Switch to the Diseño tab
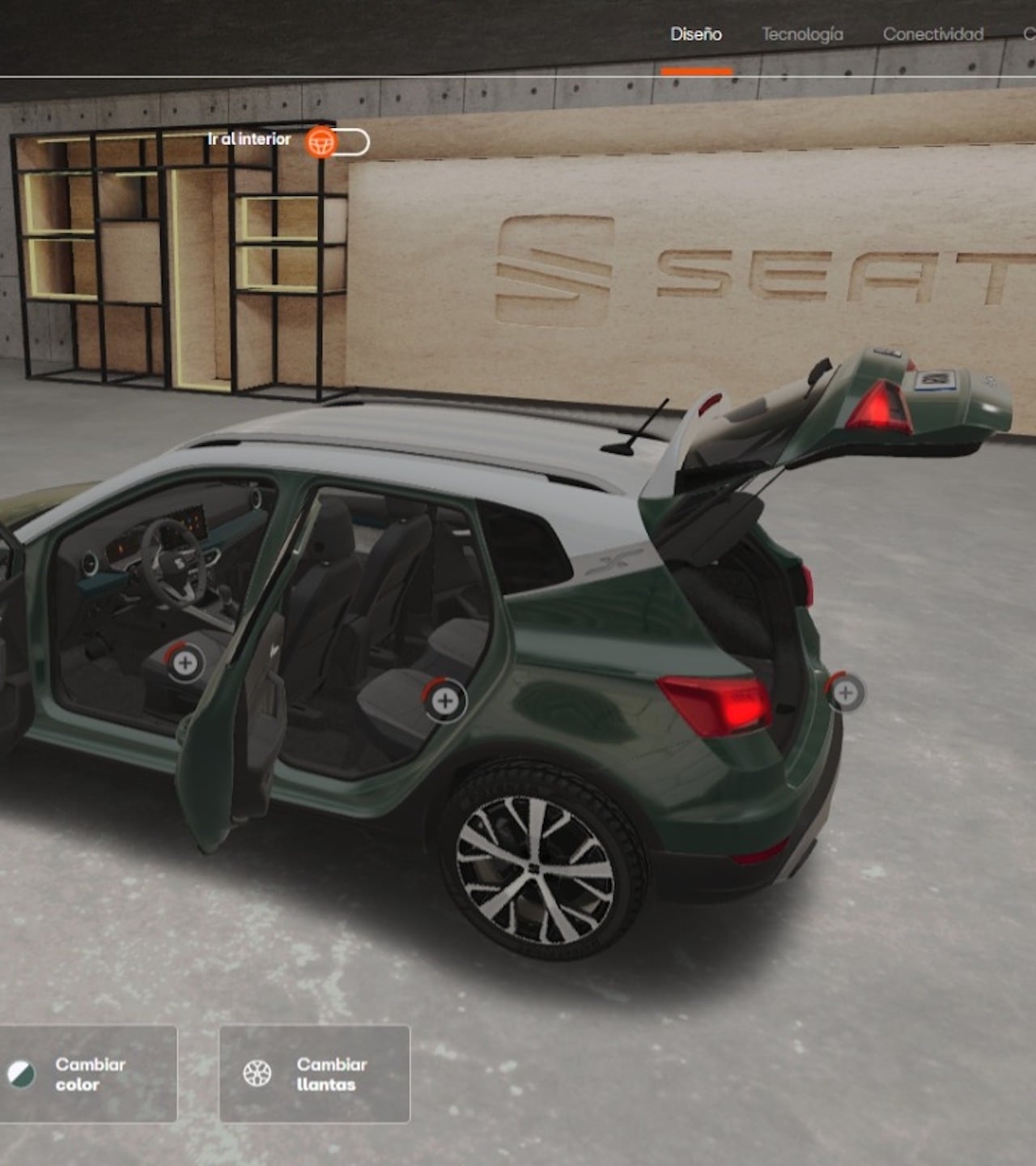Screen dimensions: 1036x1166 (x=696, y=34)
